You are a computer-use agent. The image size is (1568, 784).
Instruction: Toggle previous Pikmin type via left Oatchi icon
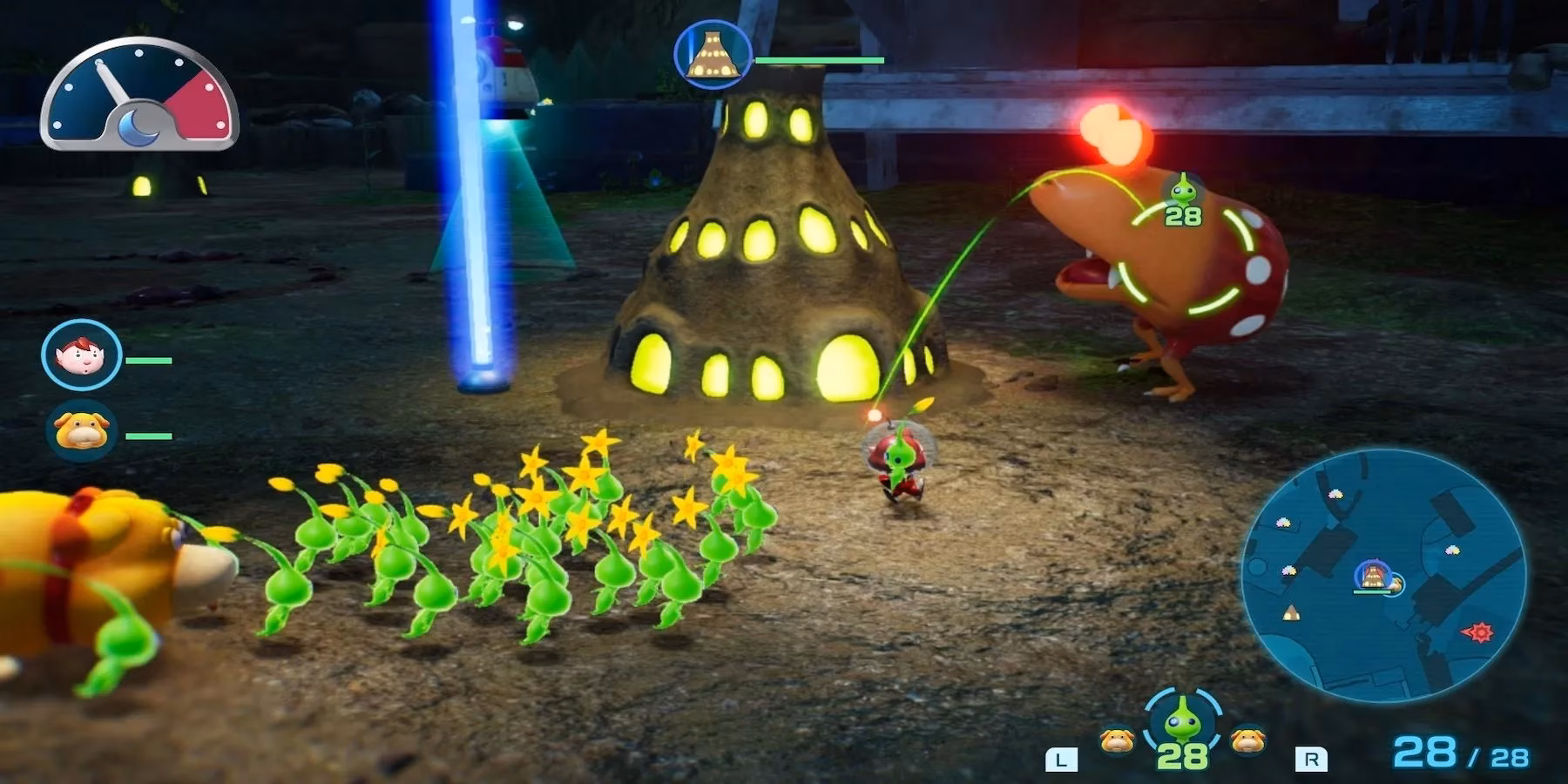point(1117,741)
